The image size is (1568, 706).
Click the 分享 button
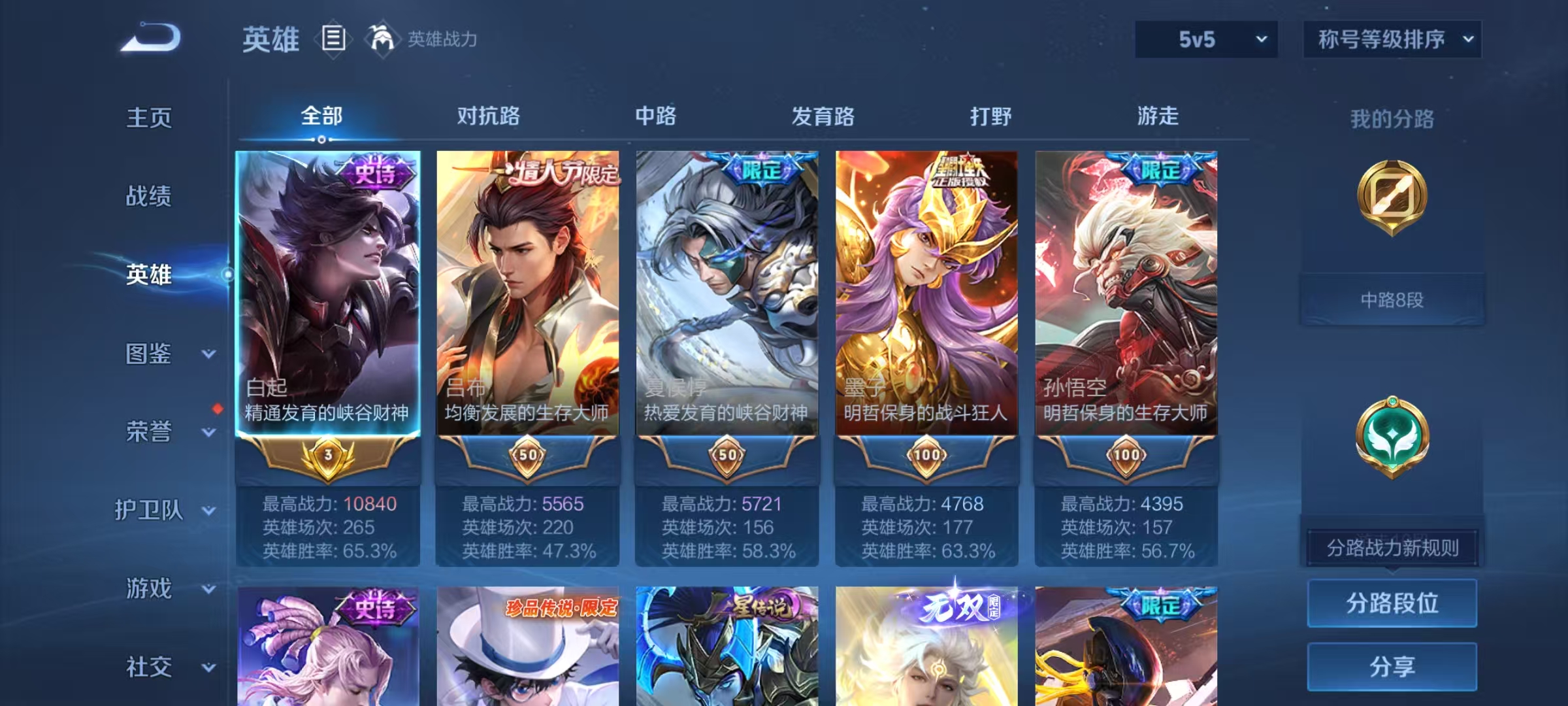(1392, 667)
